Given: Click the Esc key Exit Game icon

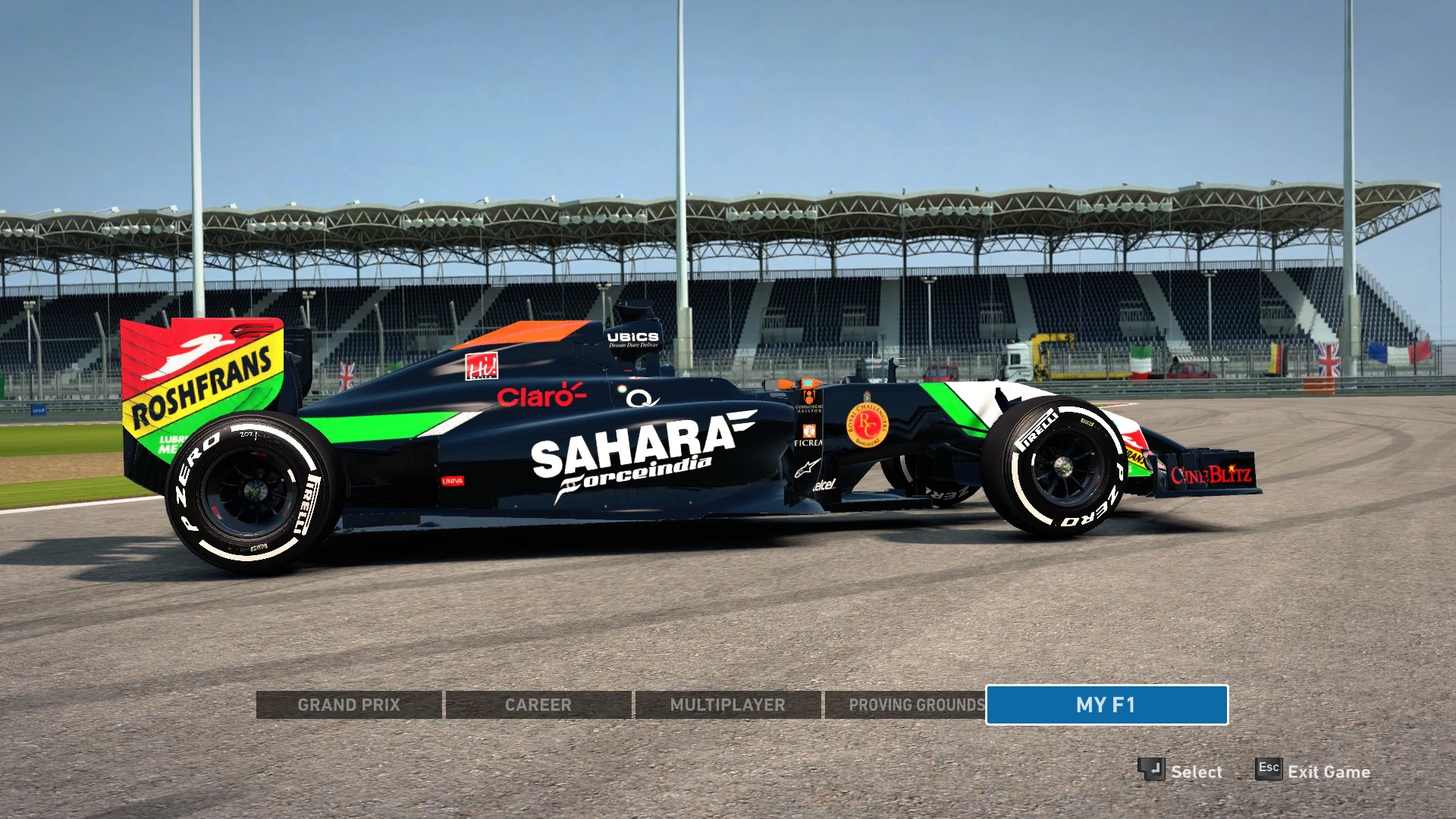Looking at the screenshot, I should coord(1268,768).
